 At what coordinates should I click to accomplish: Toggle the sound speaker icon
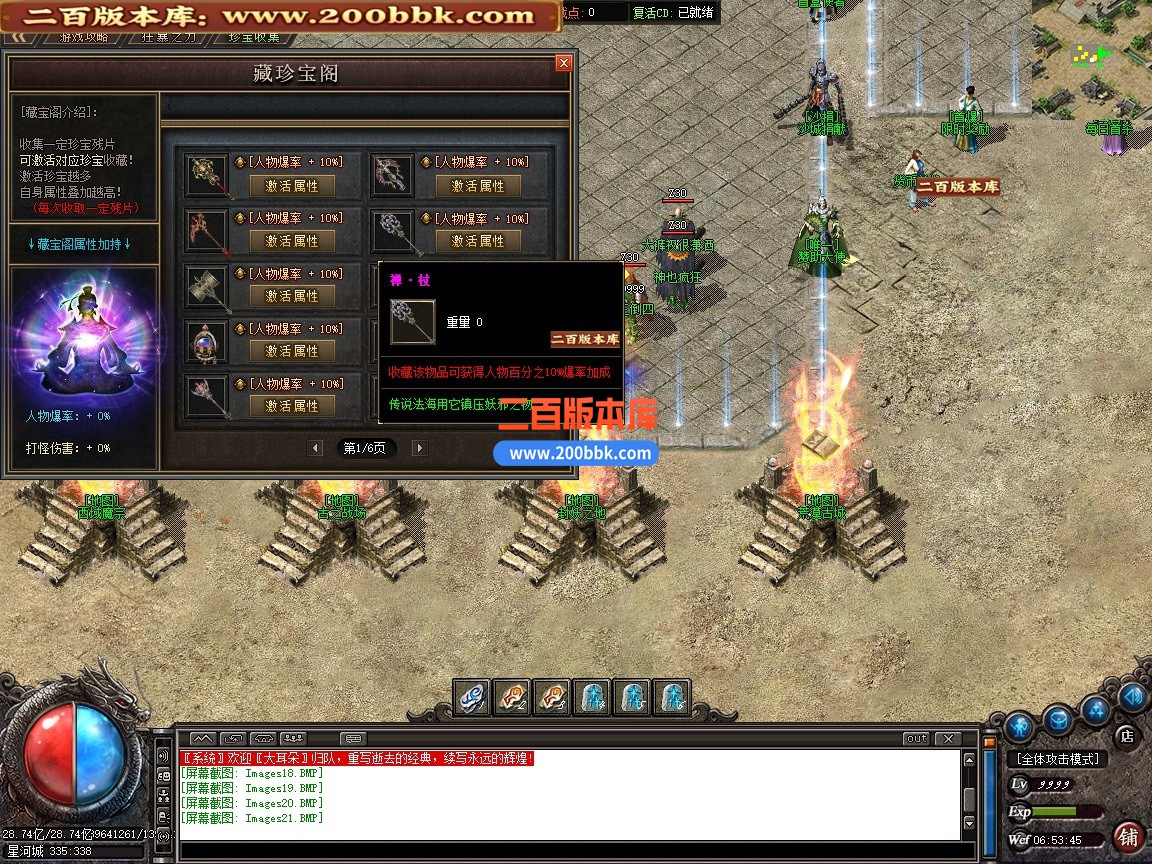pos(1132,696)
